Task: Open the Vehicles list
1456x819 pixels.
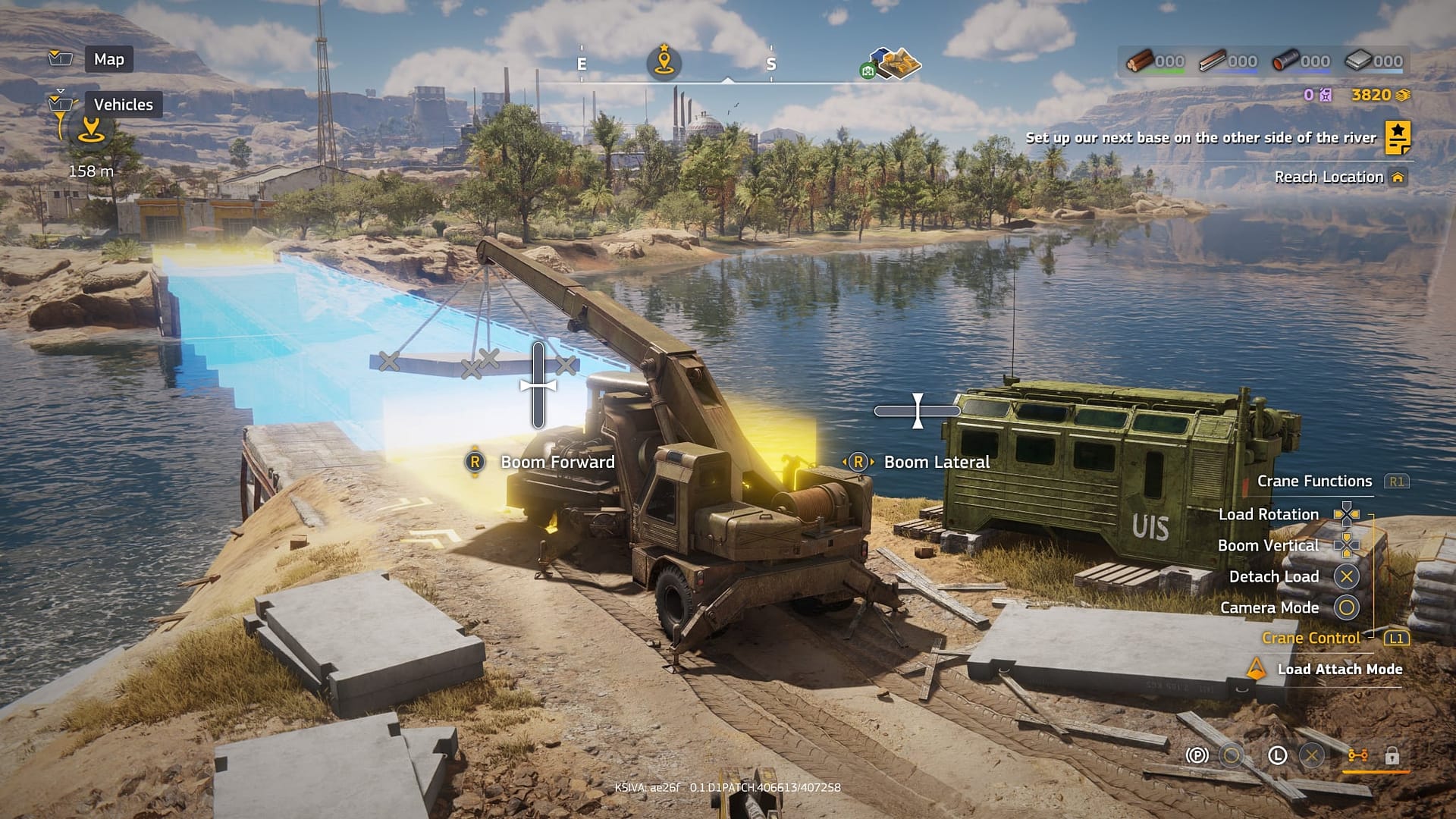Action: (x=123, y=105)
